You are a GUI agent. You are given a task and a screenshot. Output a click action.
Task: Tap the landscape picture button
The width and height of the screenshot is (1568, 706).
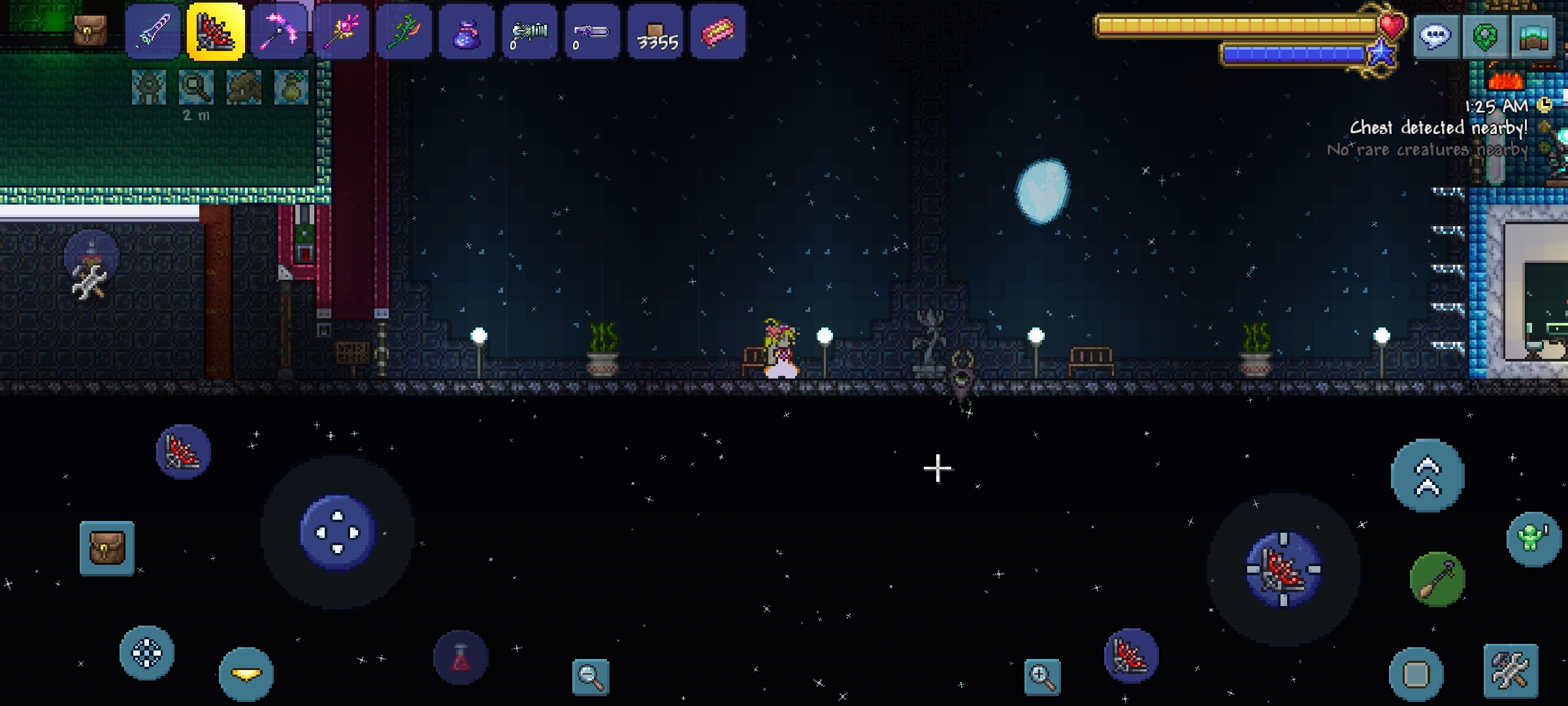tap(1533, 36)
